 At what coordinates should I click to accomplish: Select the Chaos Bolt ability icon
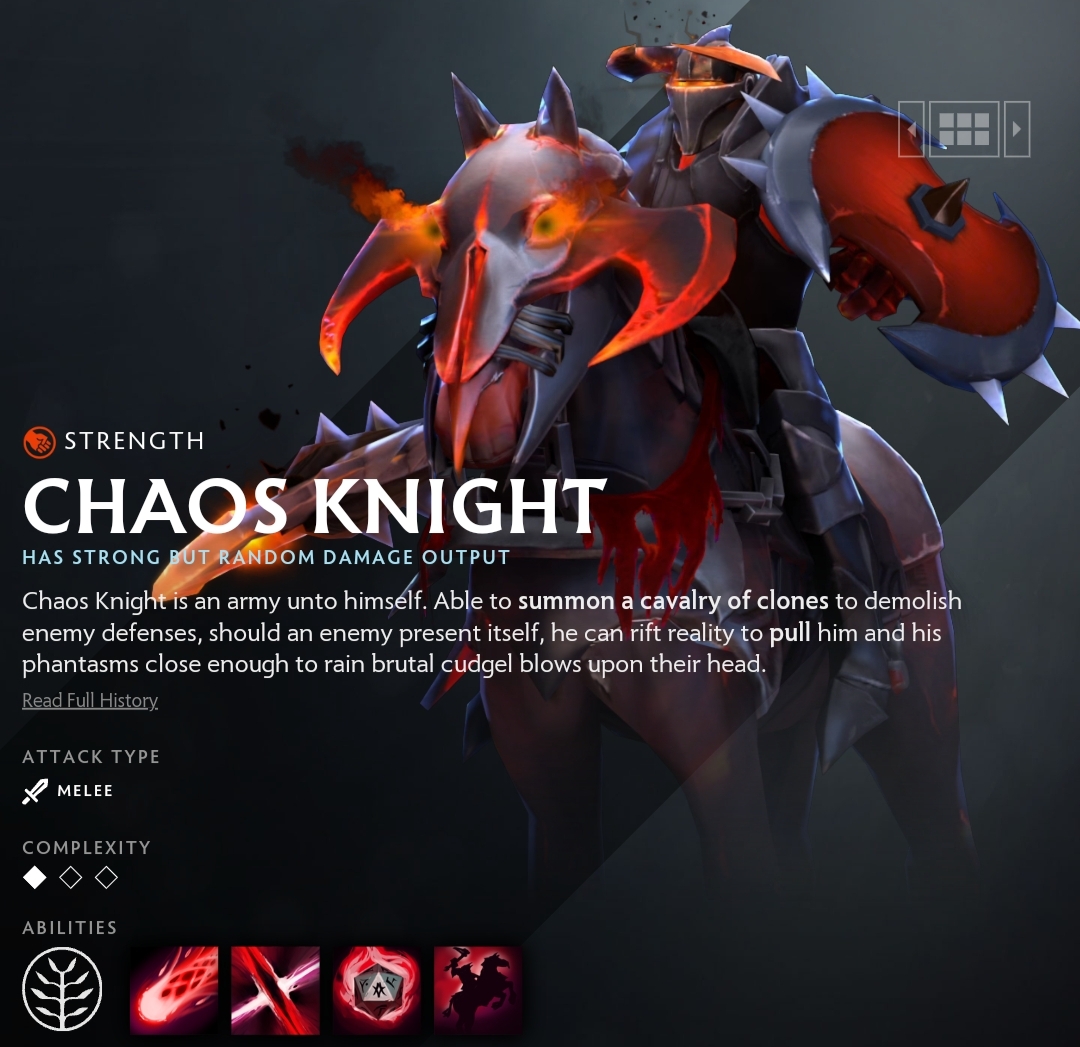point(174,989)
